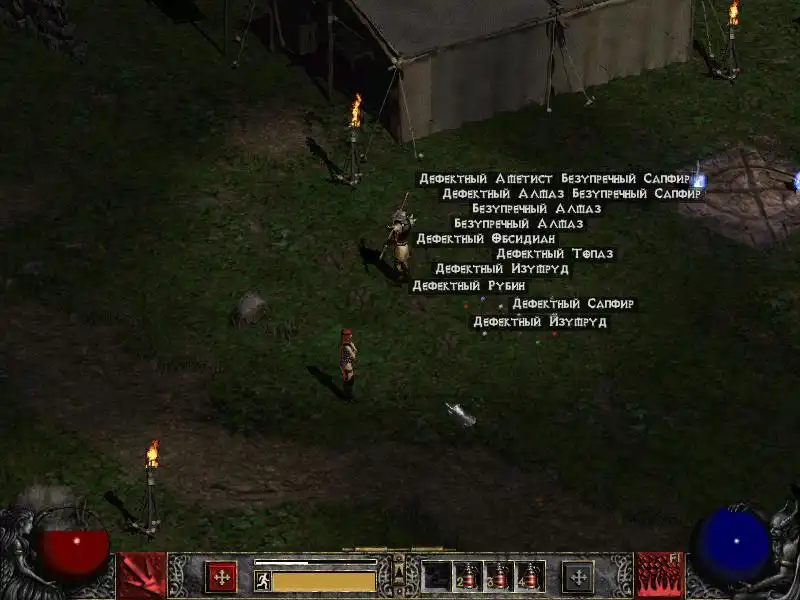800x600 pixels.
Task: Click the grey cross skill button
Action: point(578,576)
